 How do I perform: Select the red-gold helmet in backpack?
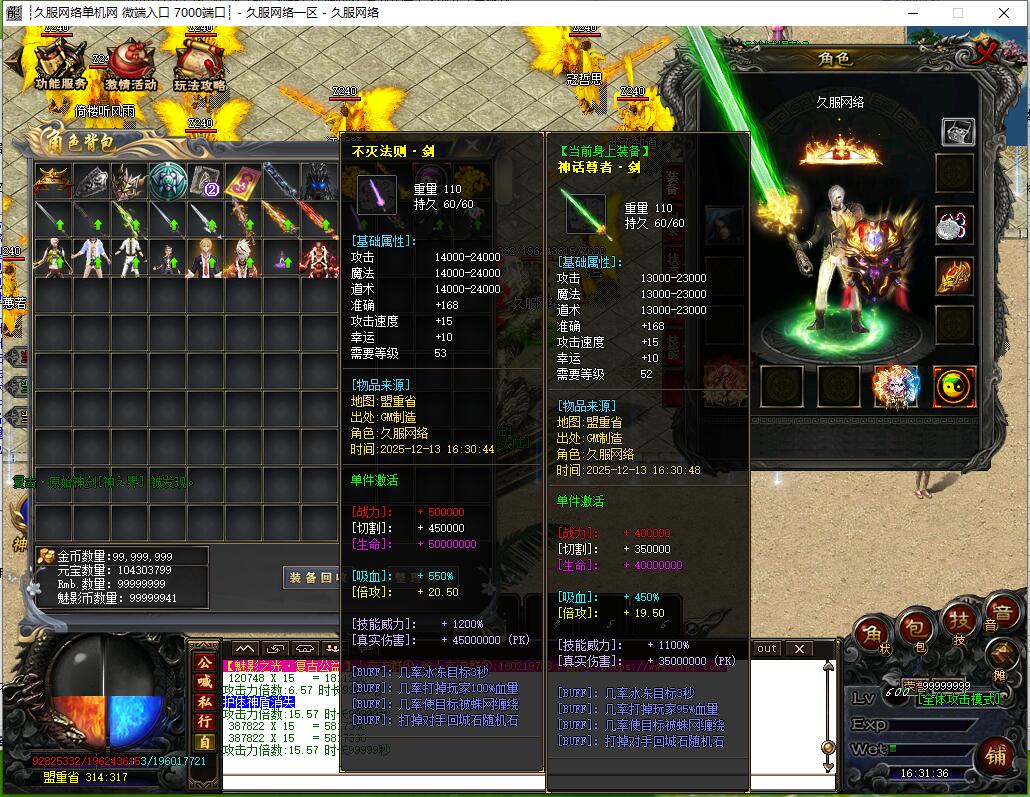coord(52,181)
